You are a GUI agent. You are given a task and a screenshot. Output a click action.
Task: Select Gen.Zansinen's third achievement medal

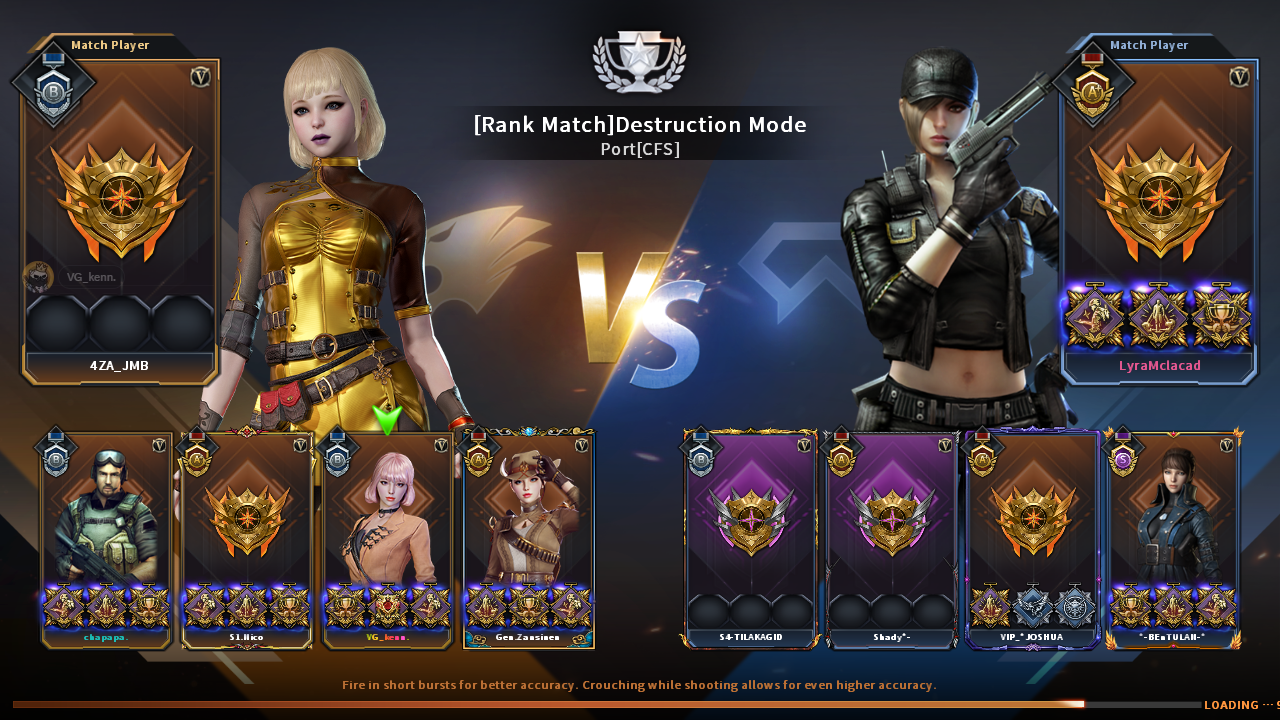click(572, 605)
